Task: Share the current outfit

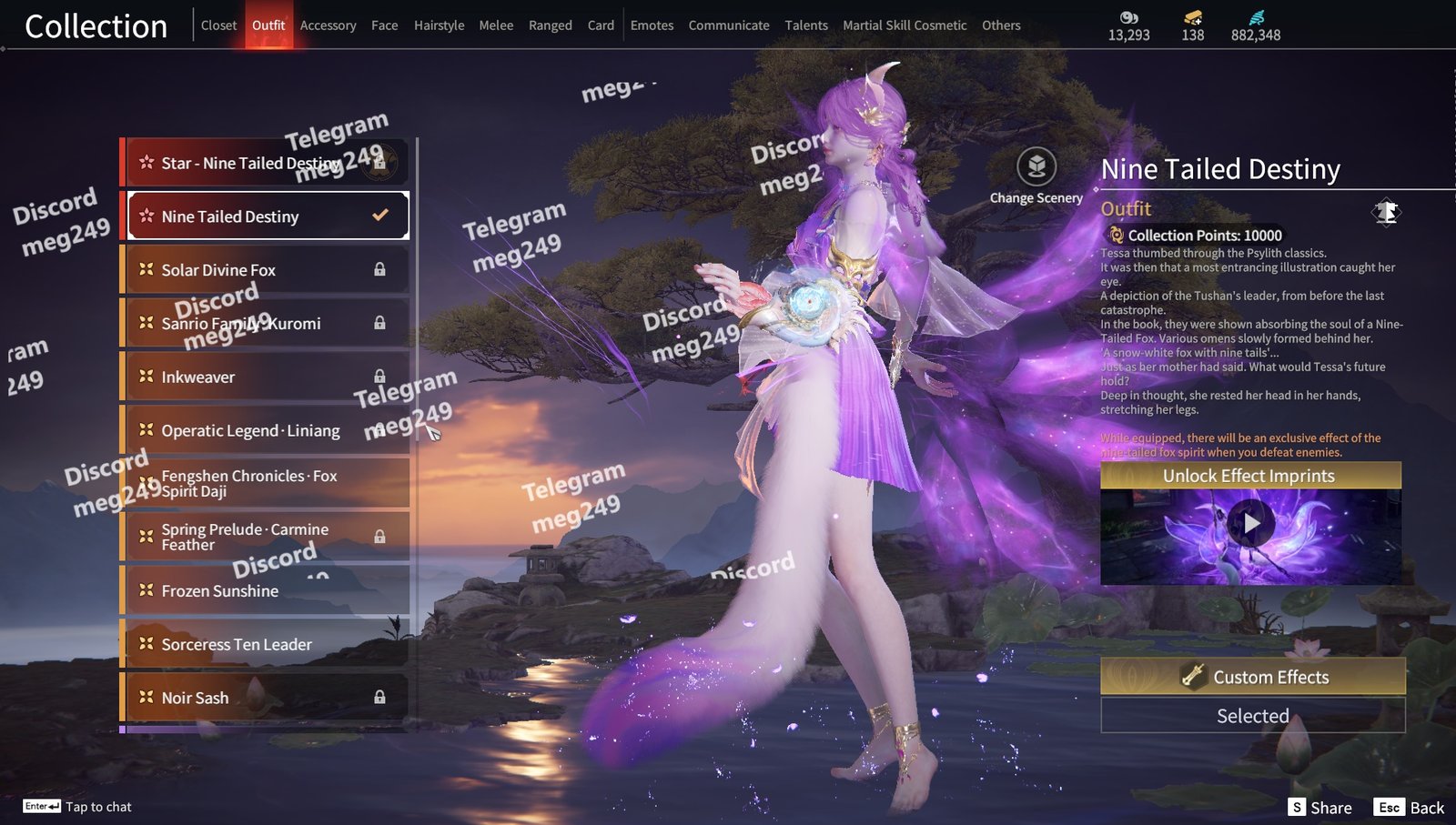Action: coord(1320,808)
